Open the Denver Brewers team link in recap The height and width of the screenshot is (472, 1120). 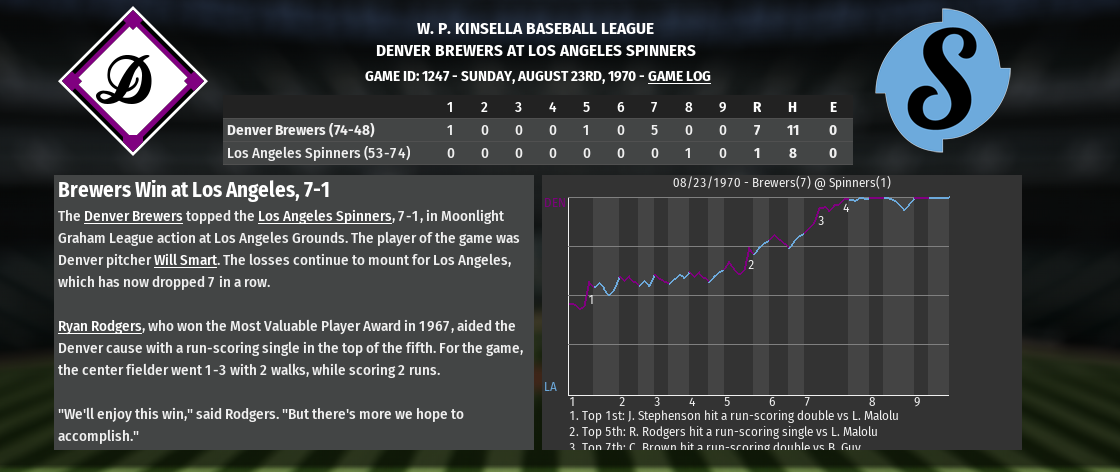(x=133, y=216)
